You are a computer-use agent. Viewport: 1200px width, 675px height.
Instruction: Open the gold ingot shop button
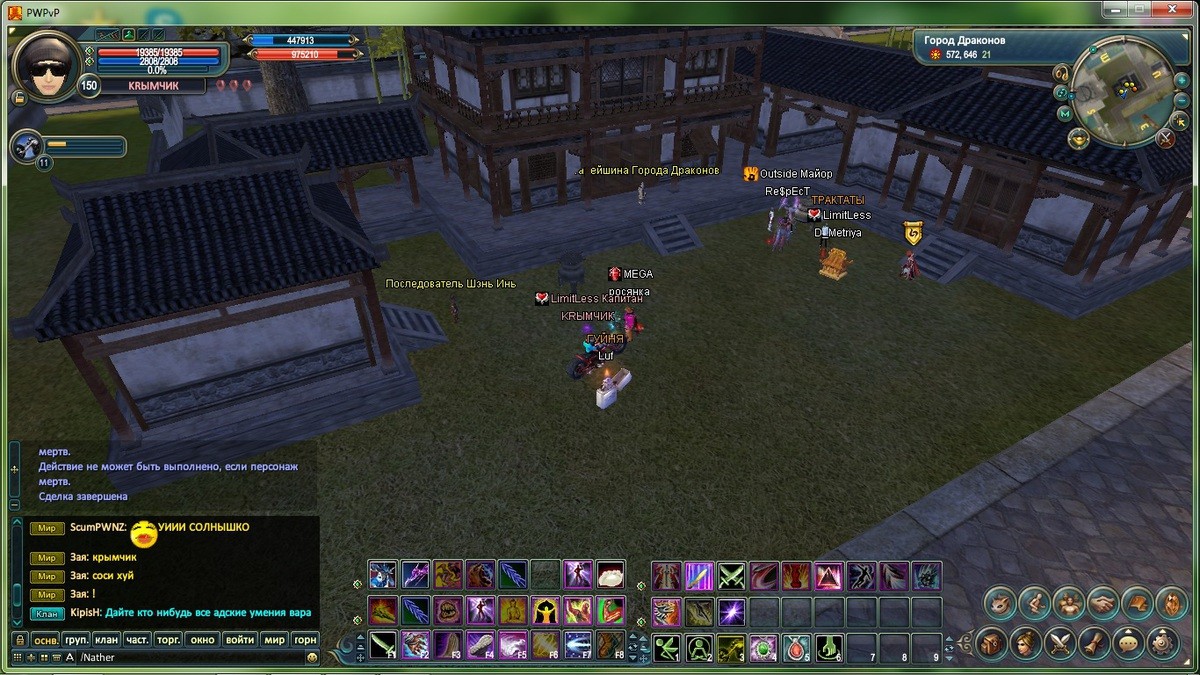tap(1078, 139)
